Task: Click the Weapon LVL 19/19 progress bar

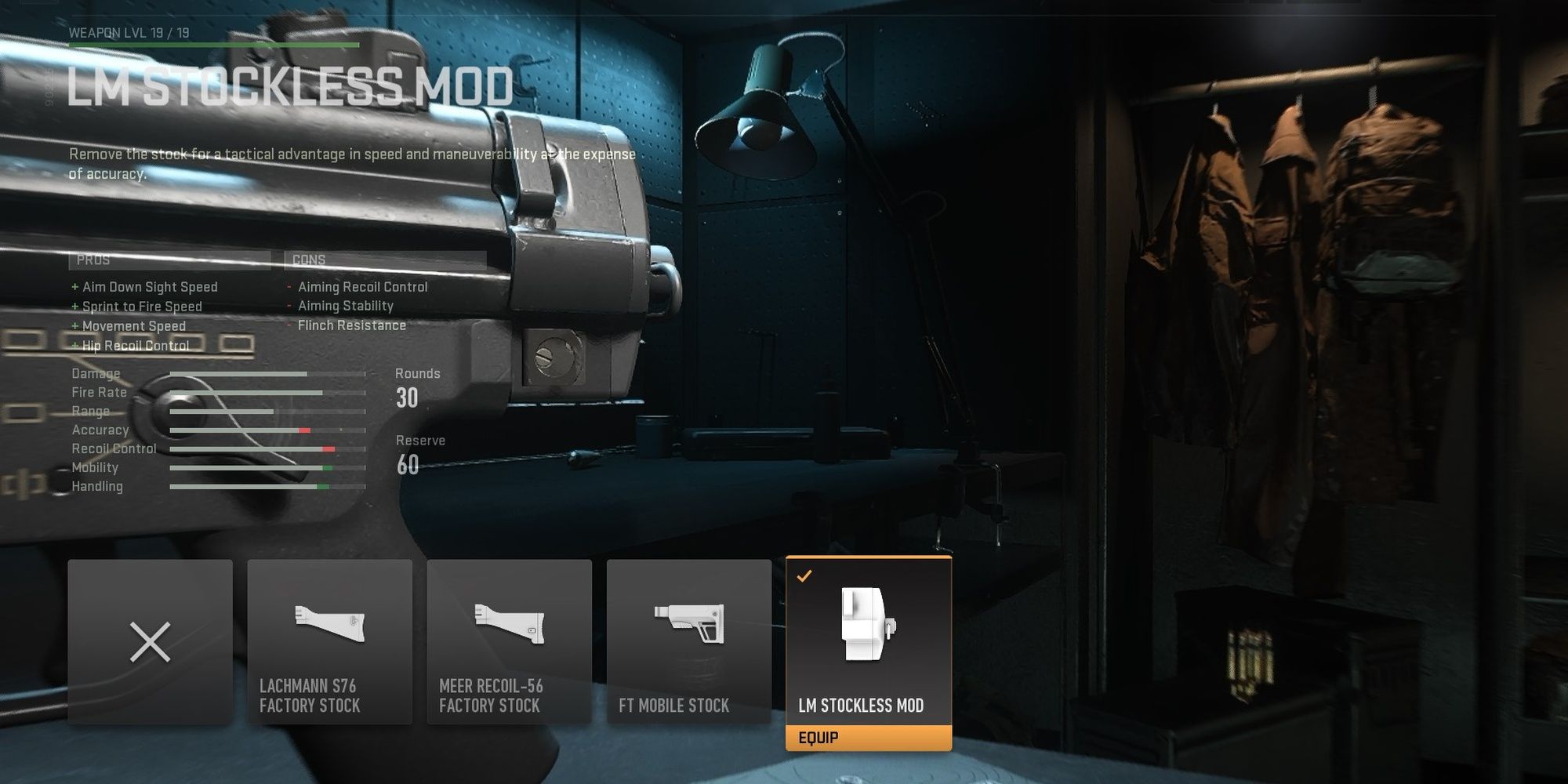Action: pyautogui.click(x=212, y=45)
